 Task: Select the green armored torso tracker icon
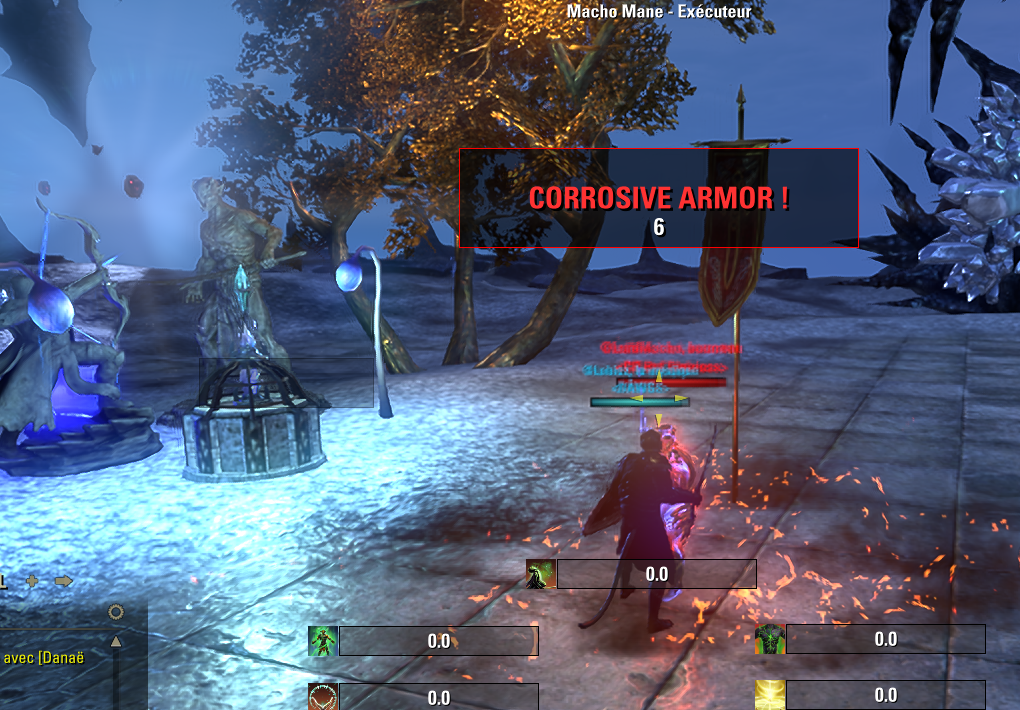coord(770,639)
